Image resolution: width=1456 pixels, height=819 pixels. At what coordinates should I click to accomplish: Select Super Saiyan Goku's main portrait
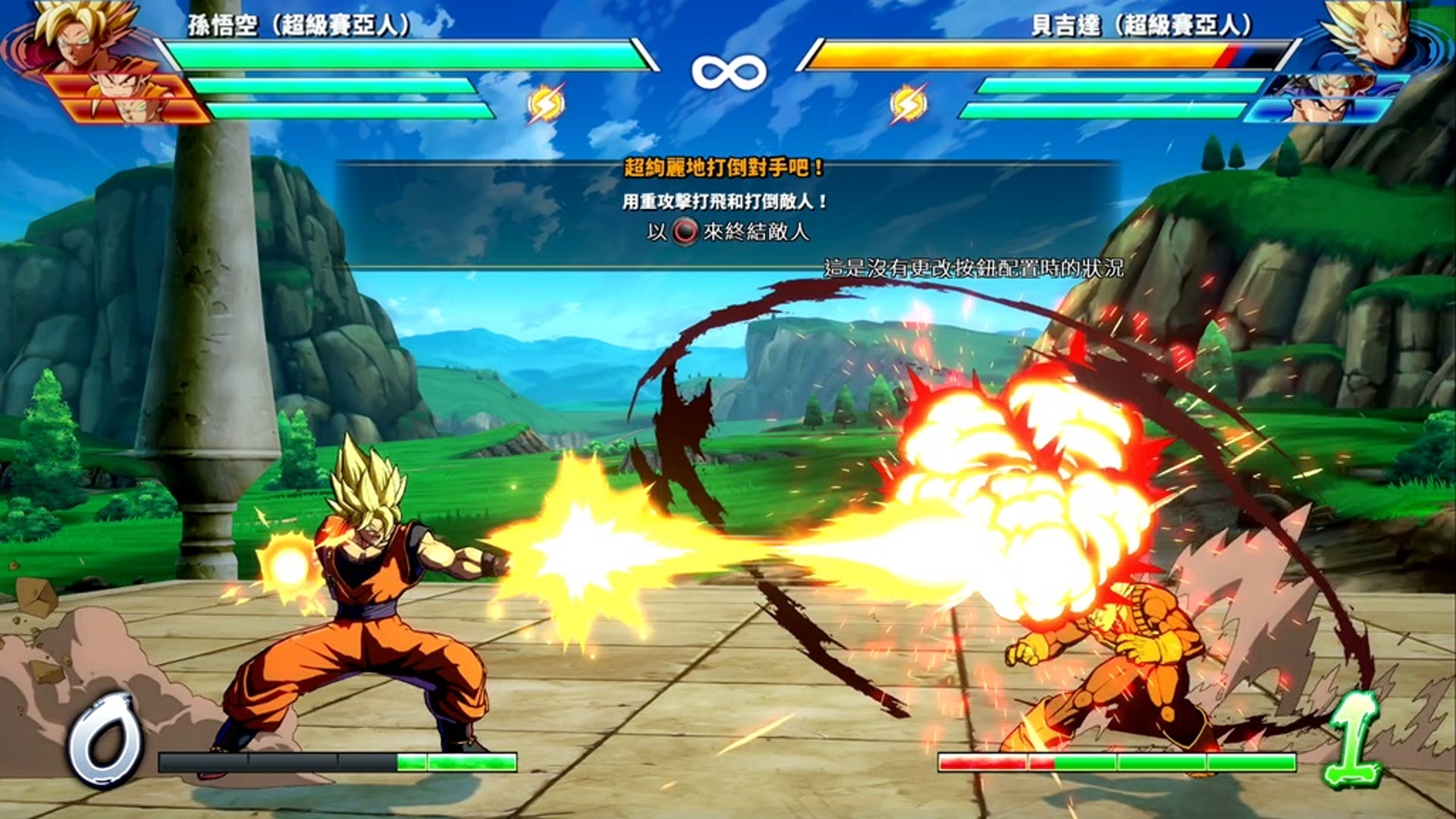(80, 34)
